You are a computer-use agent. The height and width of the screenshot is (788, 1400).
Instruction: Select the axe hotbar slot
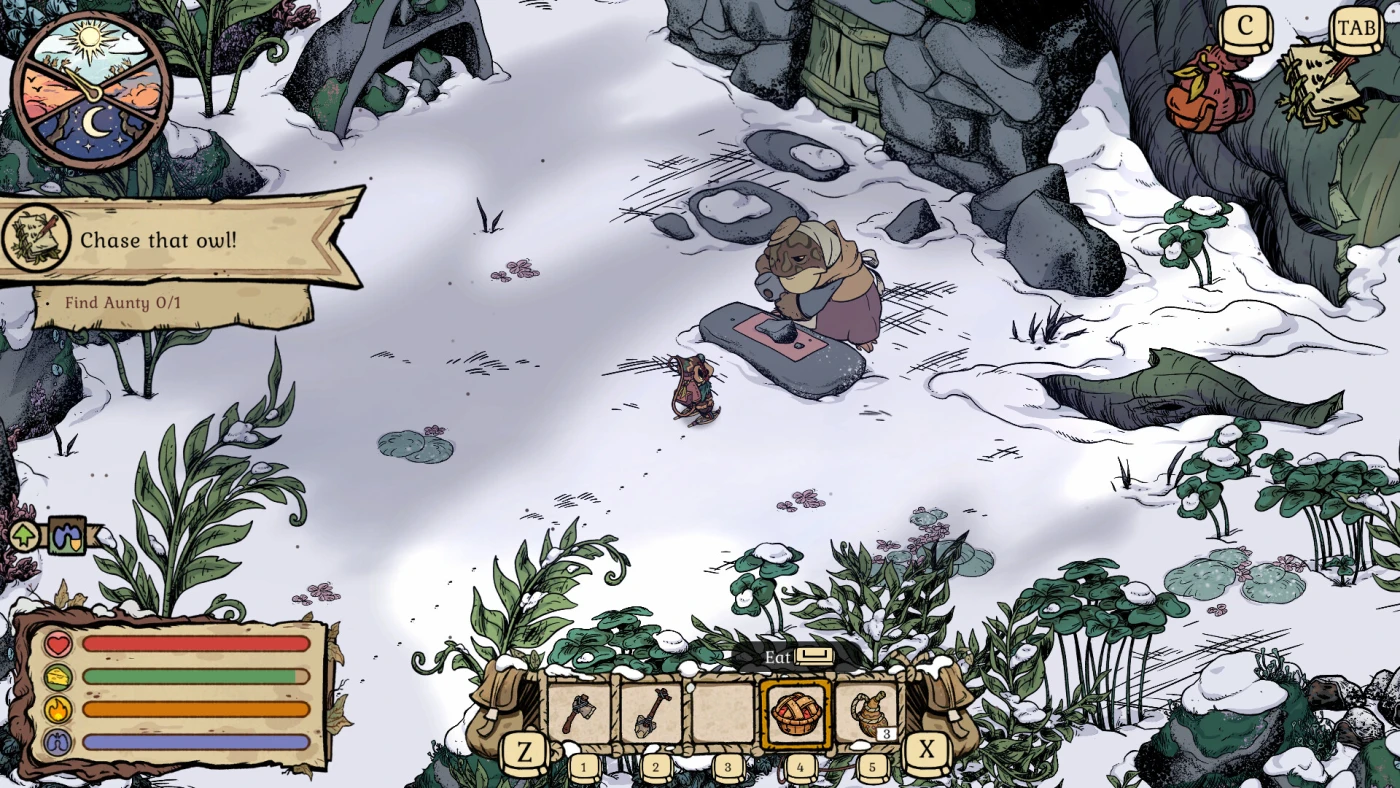pos(580,714)
